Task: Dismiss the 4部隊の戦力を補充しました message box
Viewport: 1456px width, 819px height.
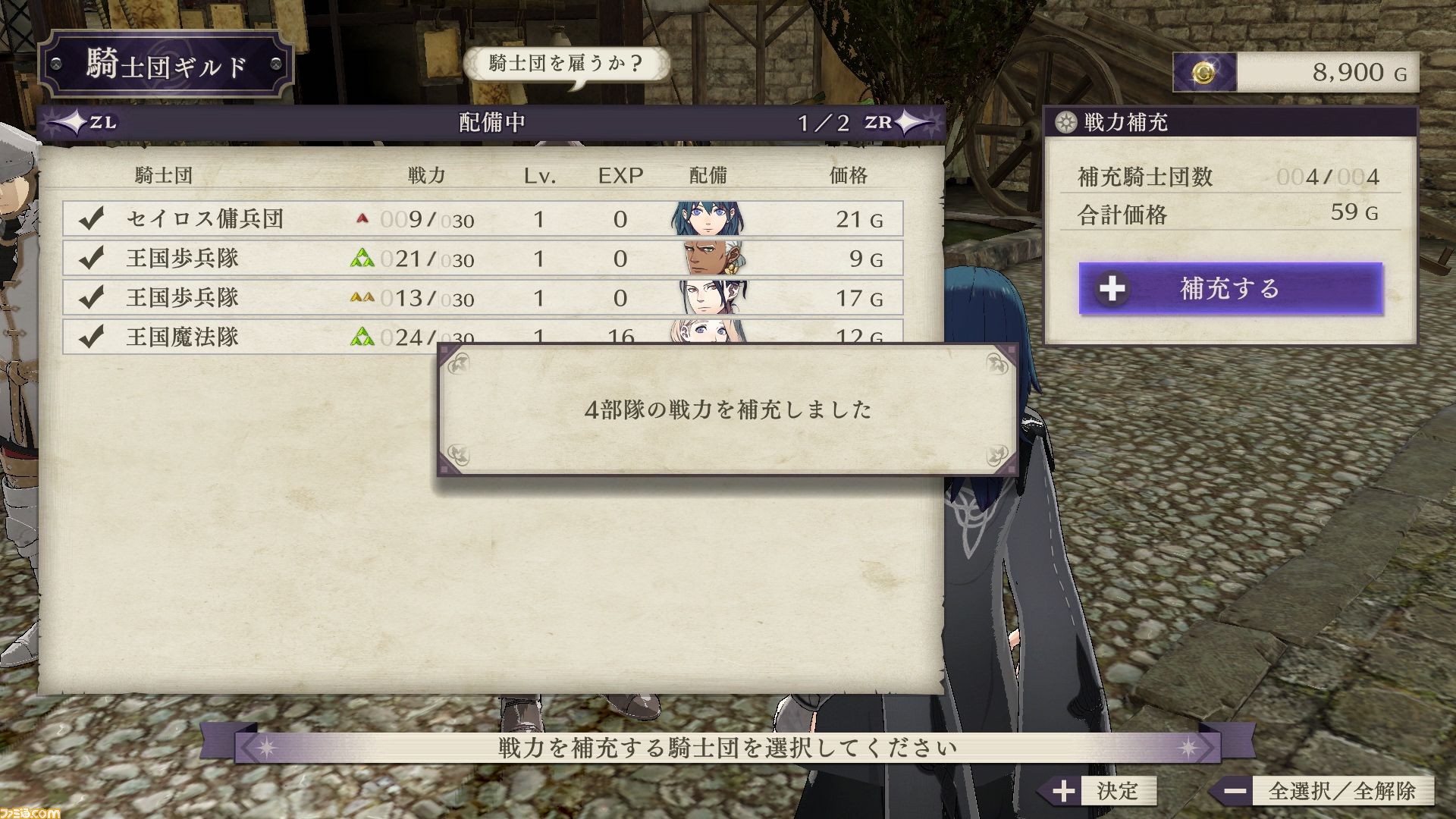Action: 727,409
